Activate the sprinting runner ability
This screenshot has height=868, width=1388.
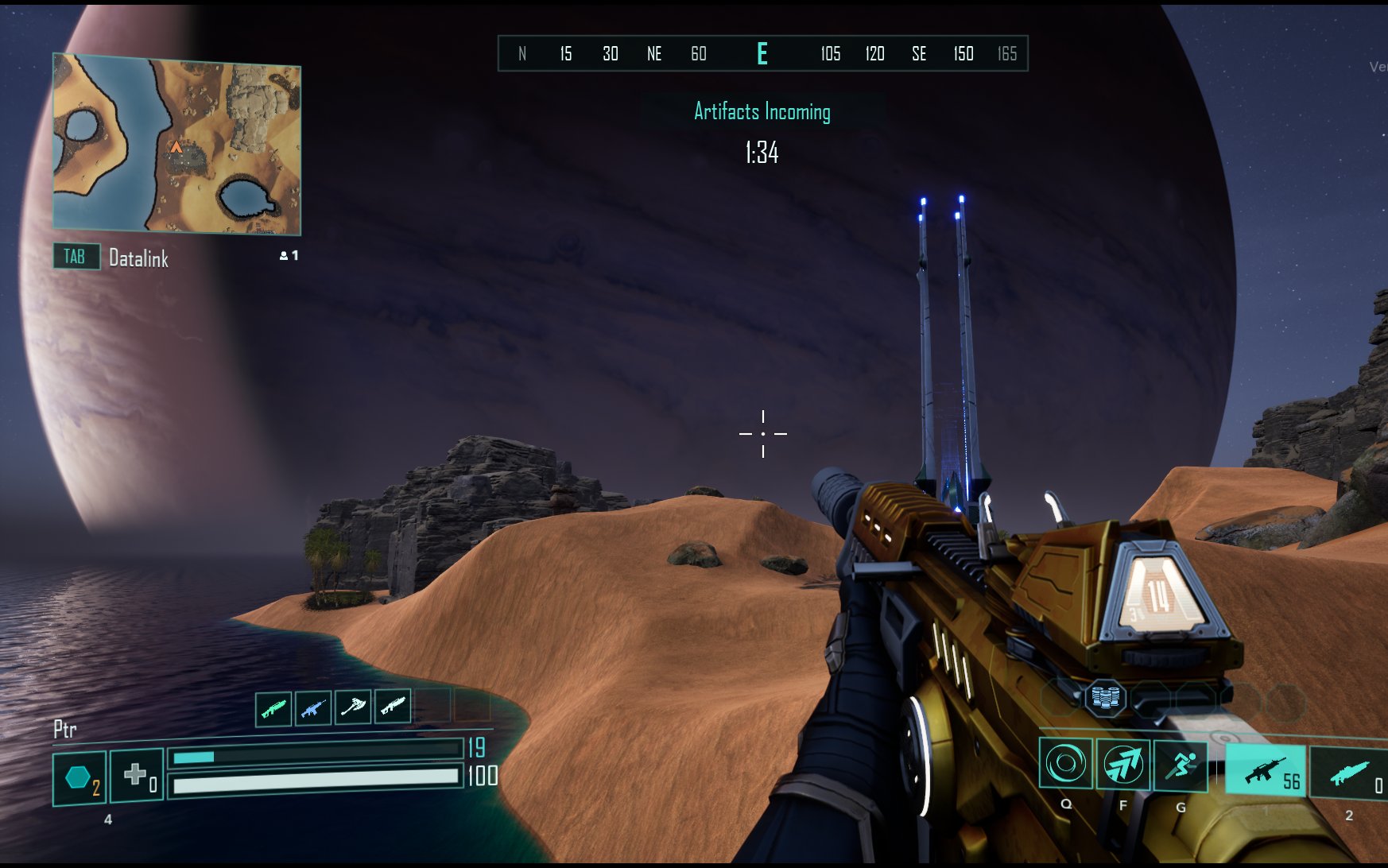(1181, 765)
